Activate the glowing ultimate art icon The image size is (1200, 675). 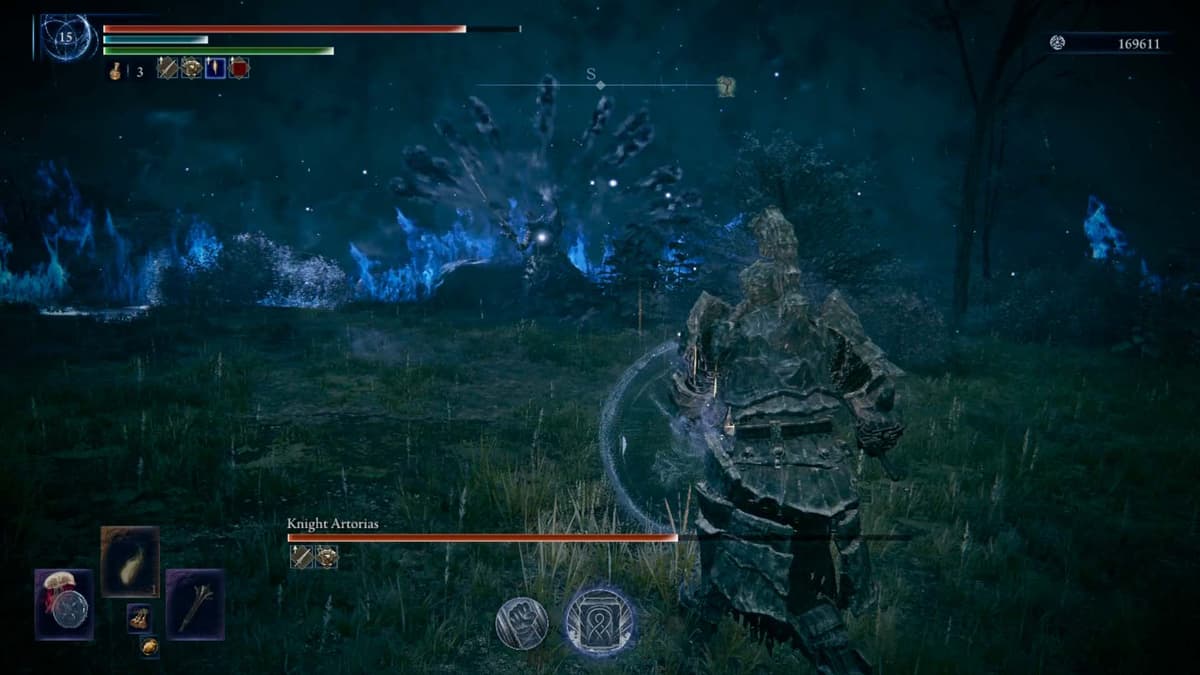click(600, 621)
